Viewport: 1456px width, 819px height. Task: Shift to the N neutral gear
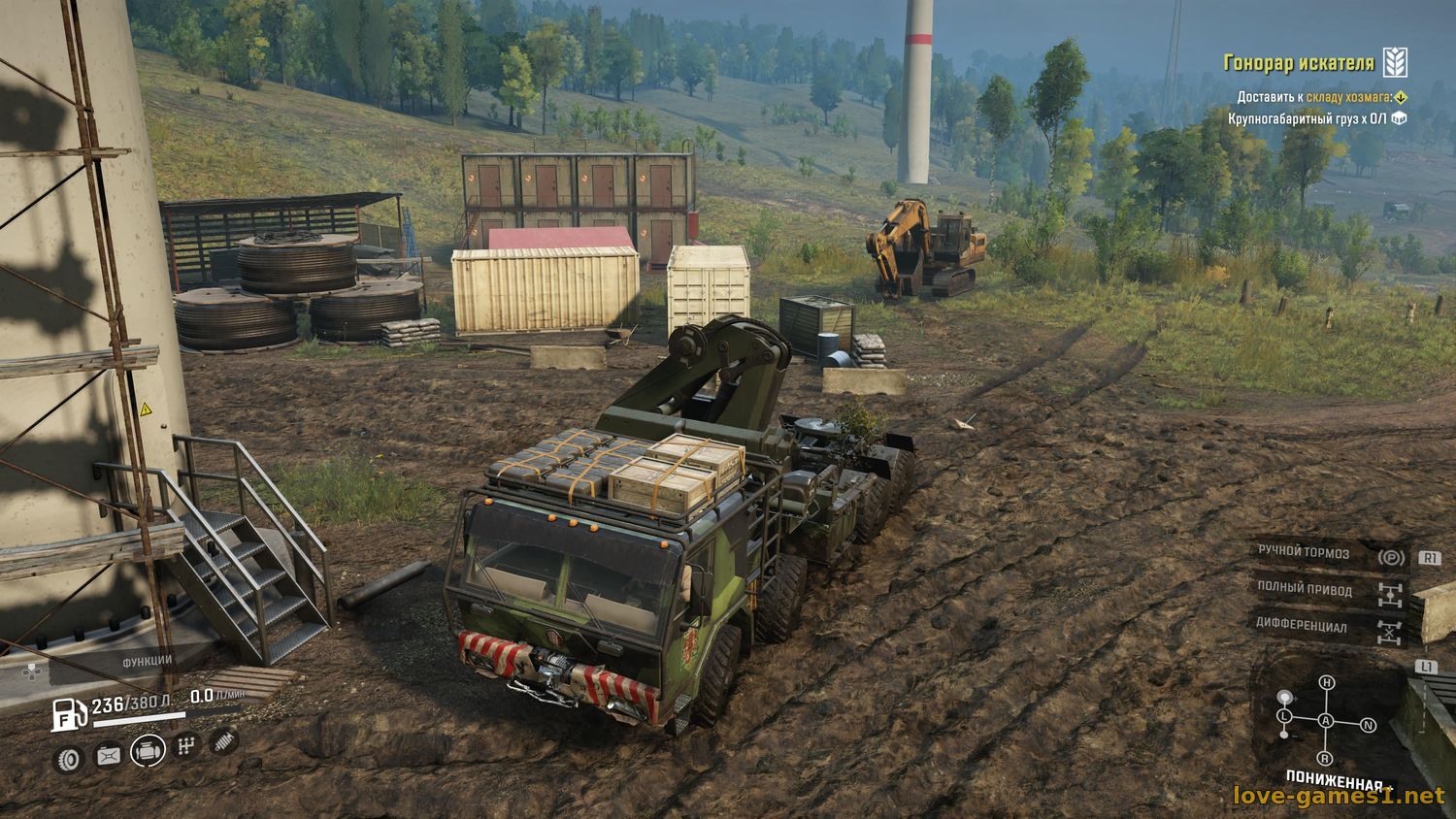coord(1369,725)
